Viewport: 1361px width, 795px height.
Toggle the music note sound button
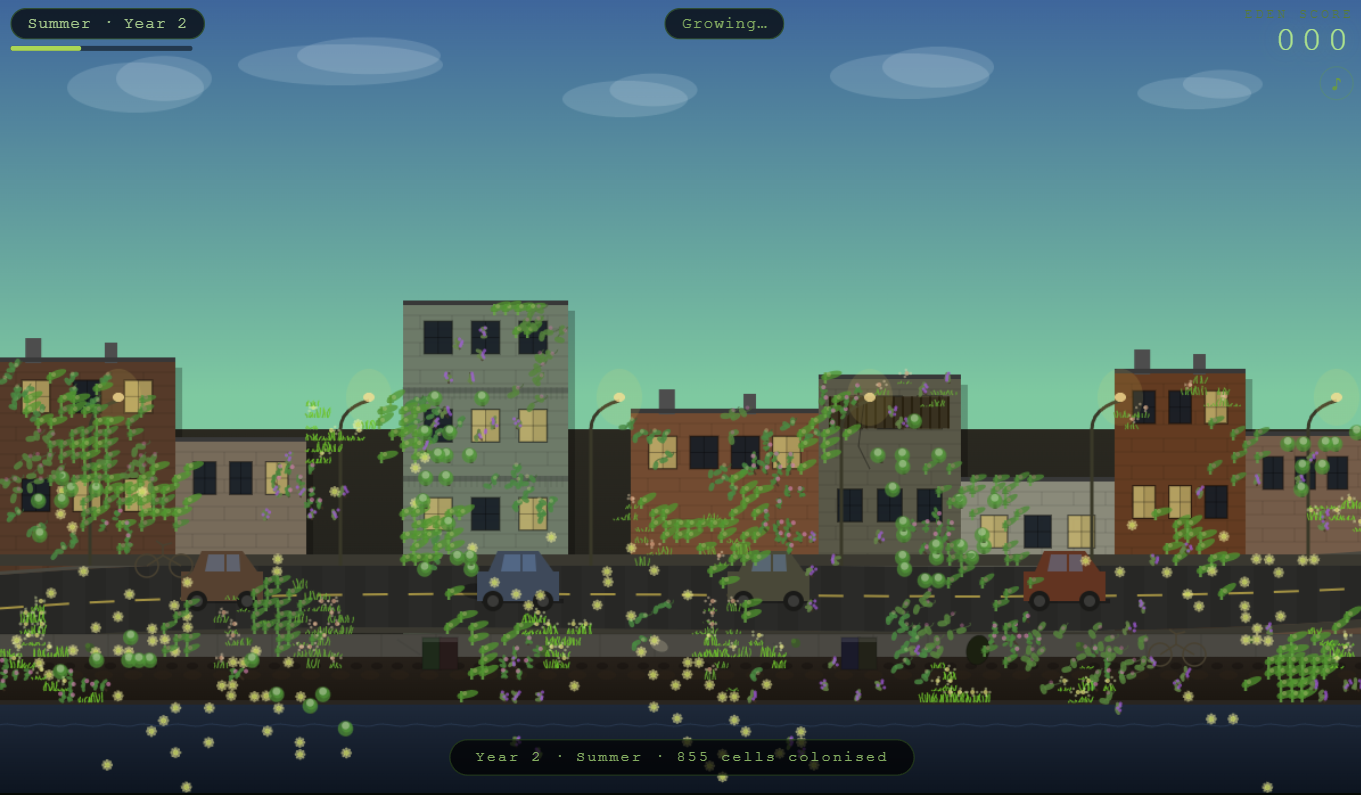1335,83
